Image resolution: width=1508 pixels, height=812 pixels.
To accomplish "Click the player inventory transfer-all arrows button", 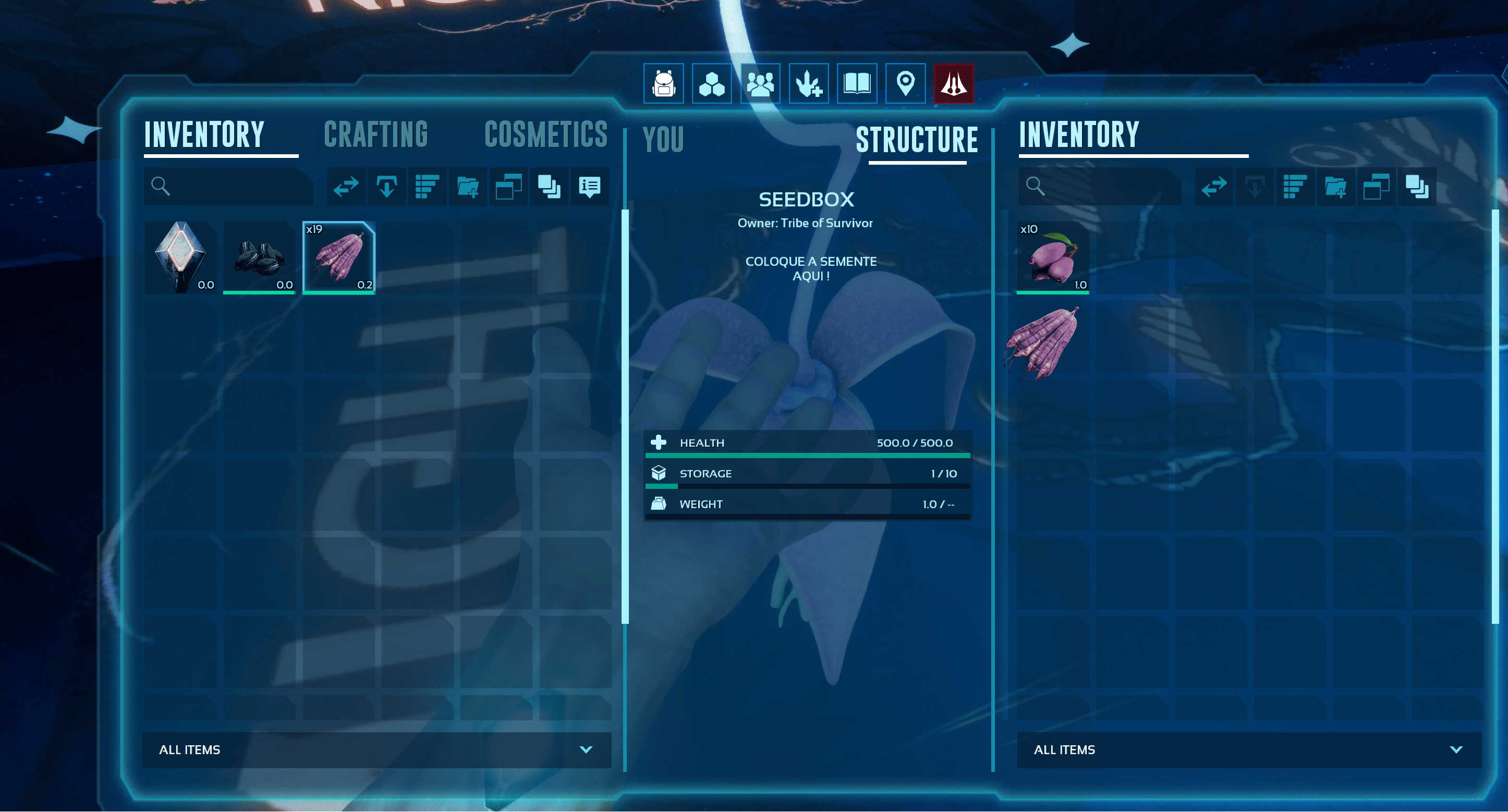I will coord(346,187).
